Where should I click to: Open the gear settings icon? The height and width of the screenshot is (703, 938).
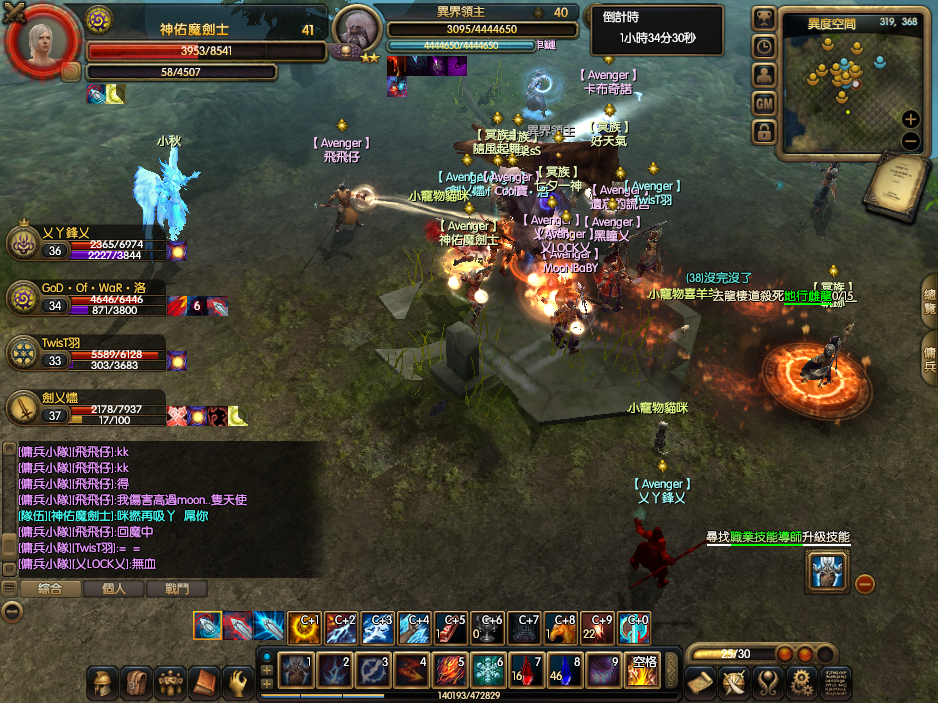click(800, 683)
